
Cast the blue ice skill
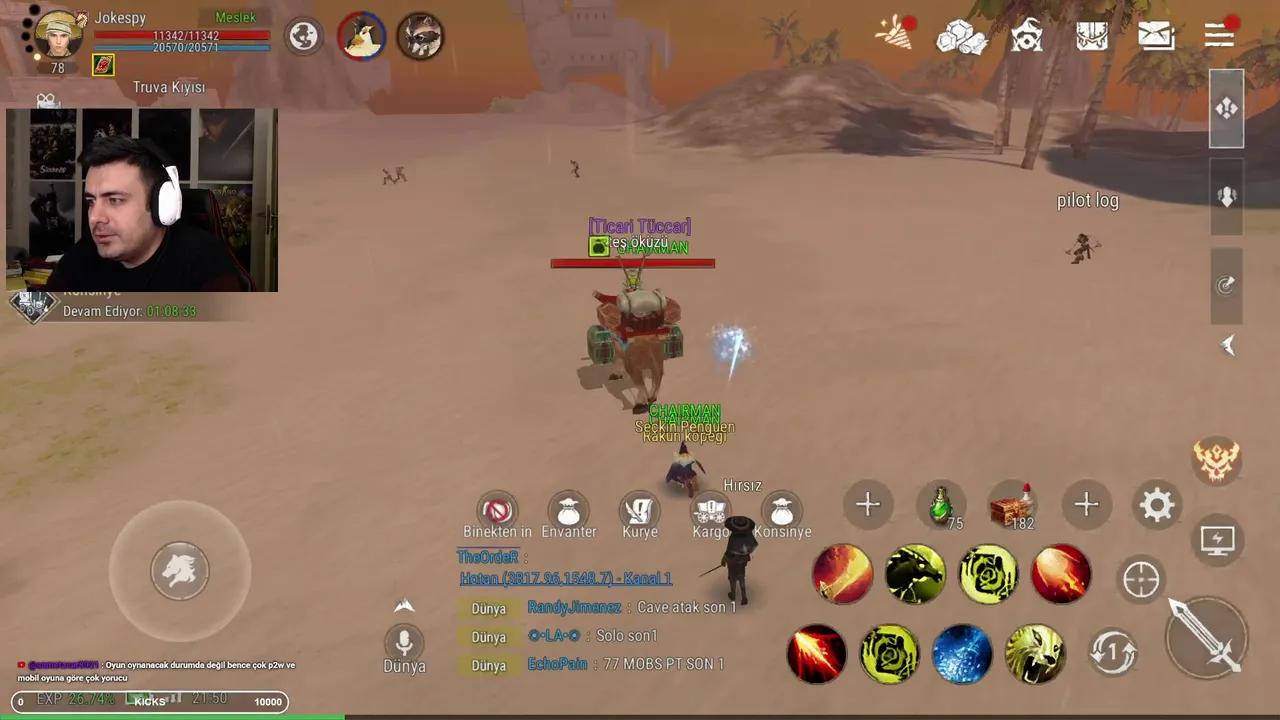pos(962,654)
